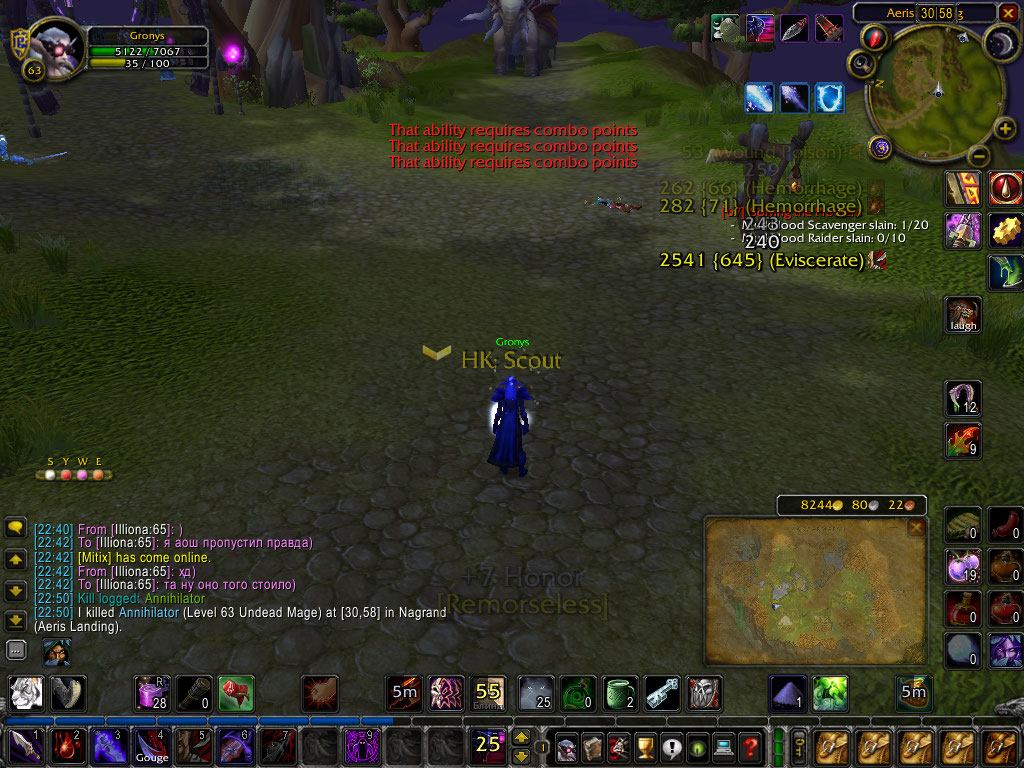Use the Gouge ability on the action bar

[x=152, y=745]
